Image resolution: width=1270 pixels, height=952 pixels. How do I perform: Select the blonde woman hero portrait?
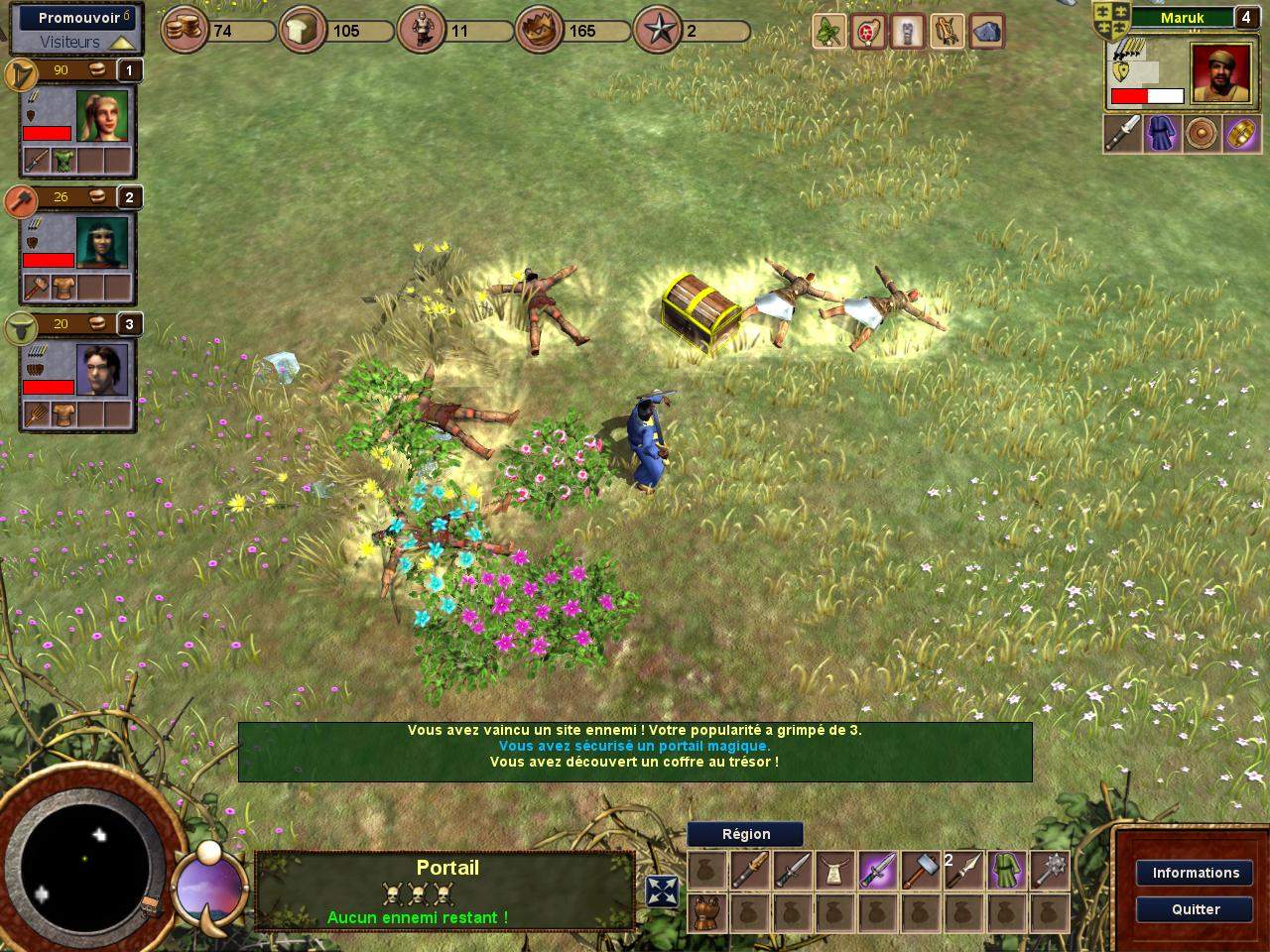[x=103, y=117]
